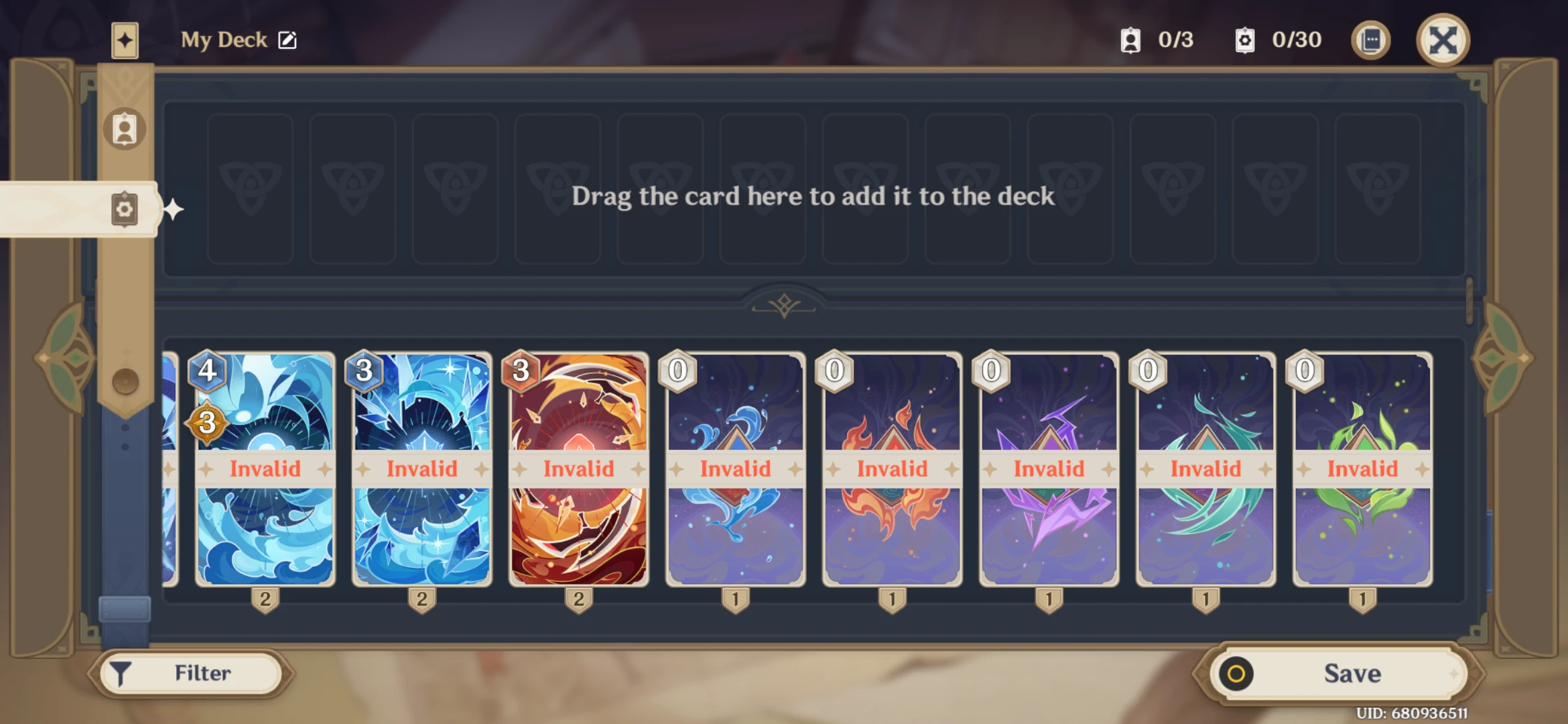Close the deck editor with the X button
The height and width of the screenshot is (724, 1568).
1443,40
